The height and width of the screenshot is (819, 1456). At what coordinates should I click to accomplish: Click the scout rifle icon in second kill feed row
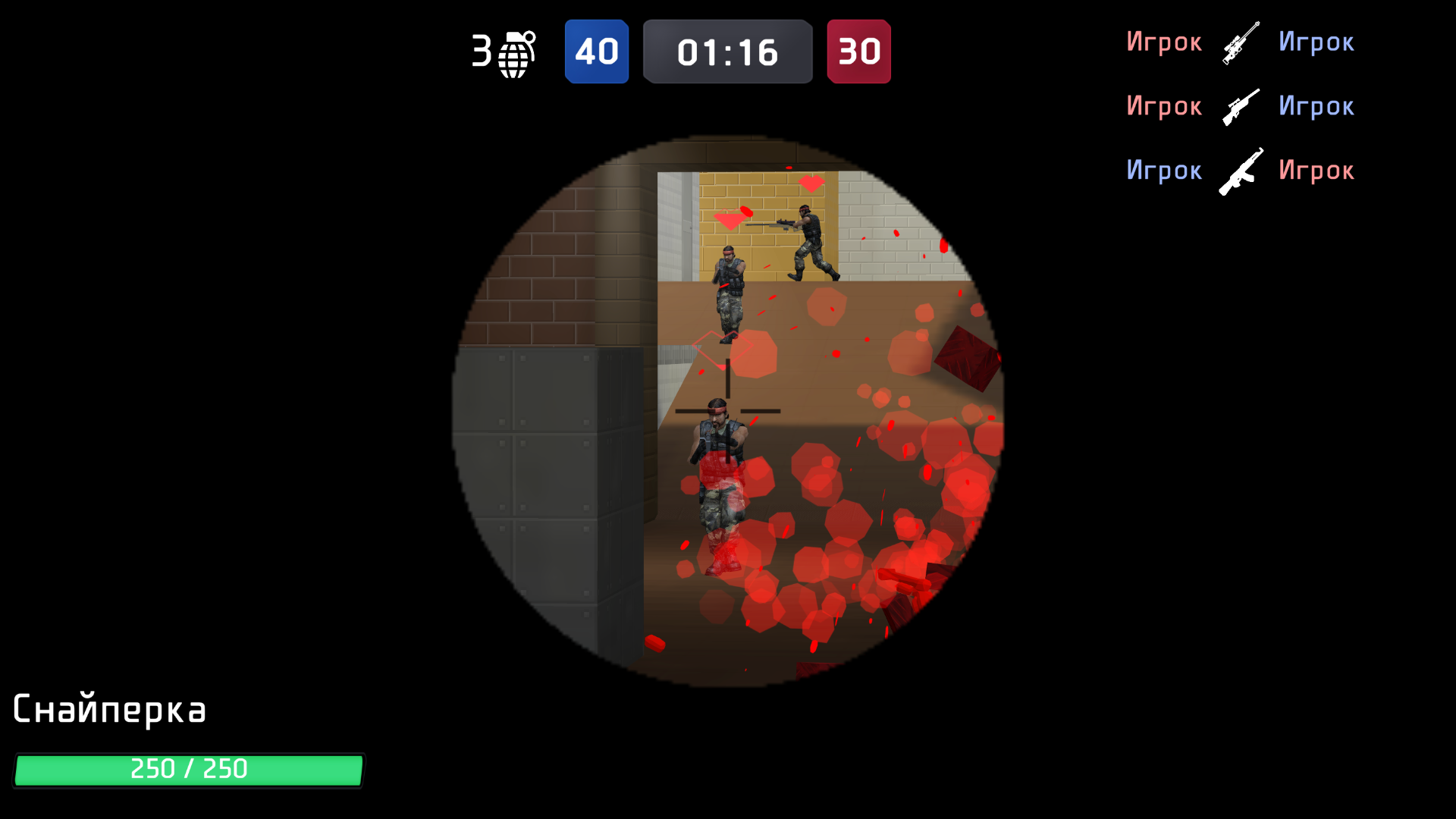[1241, 107]
